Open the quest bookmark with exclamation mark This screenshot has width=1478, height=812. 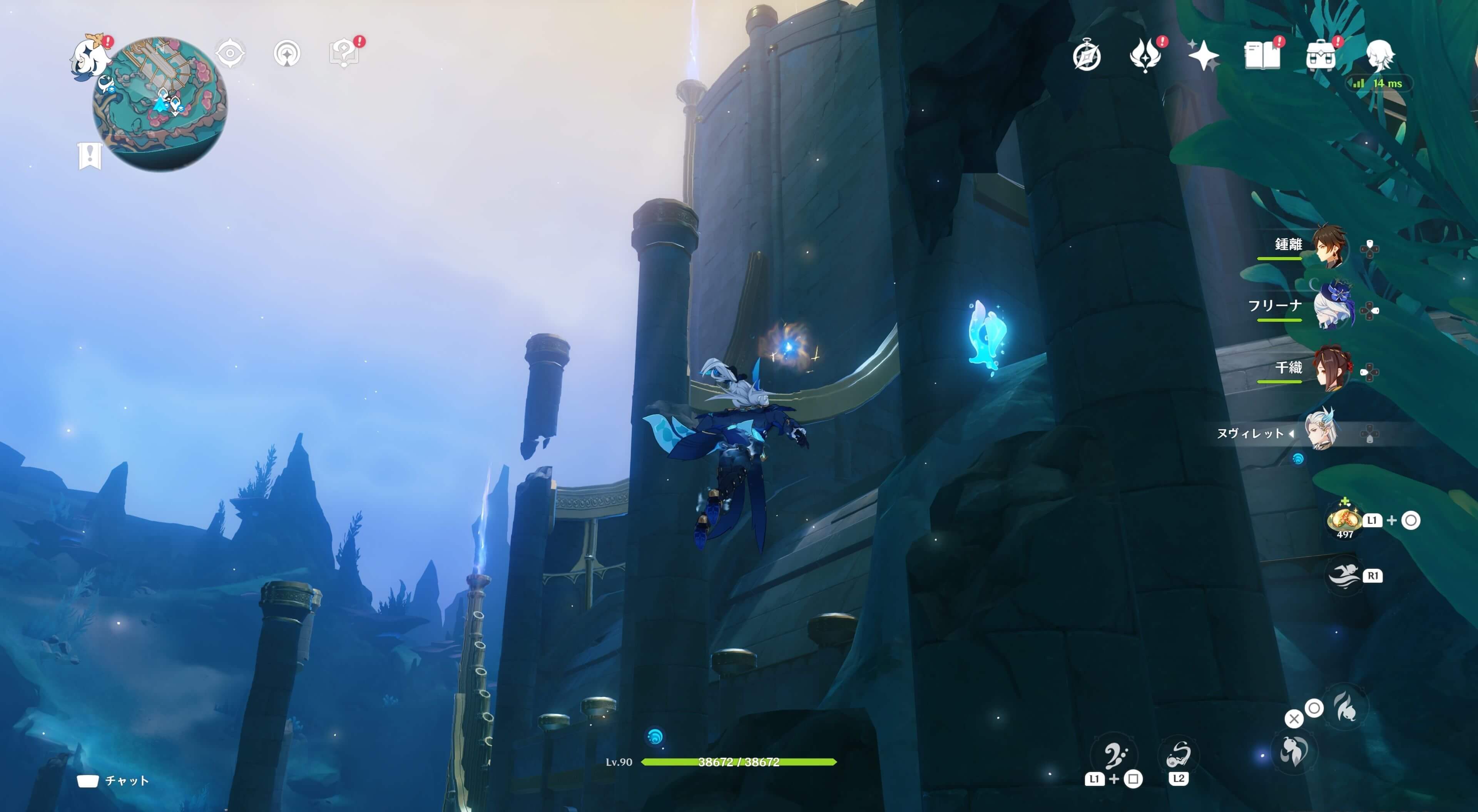[90, 155]
